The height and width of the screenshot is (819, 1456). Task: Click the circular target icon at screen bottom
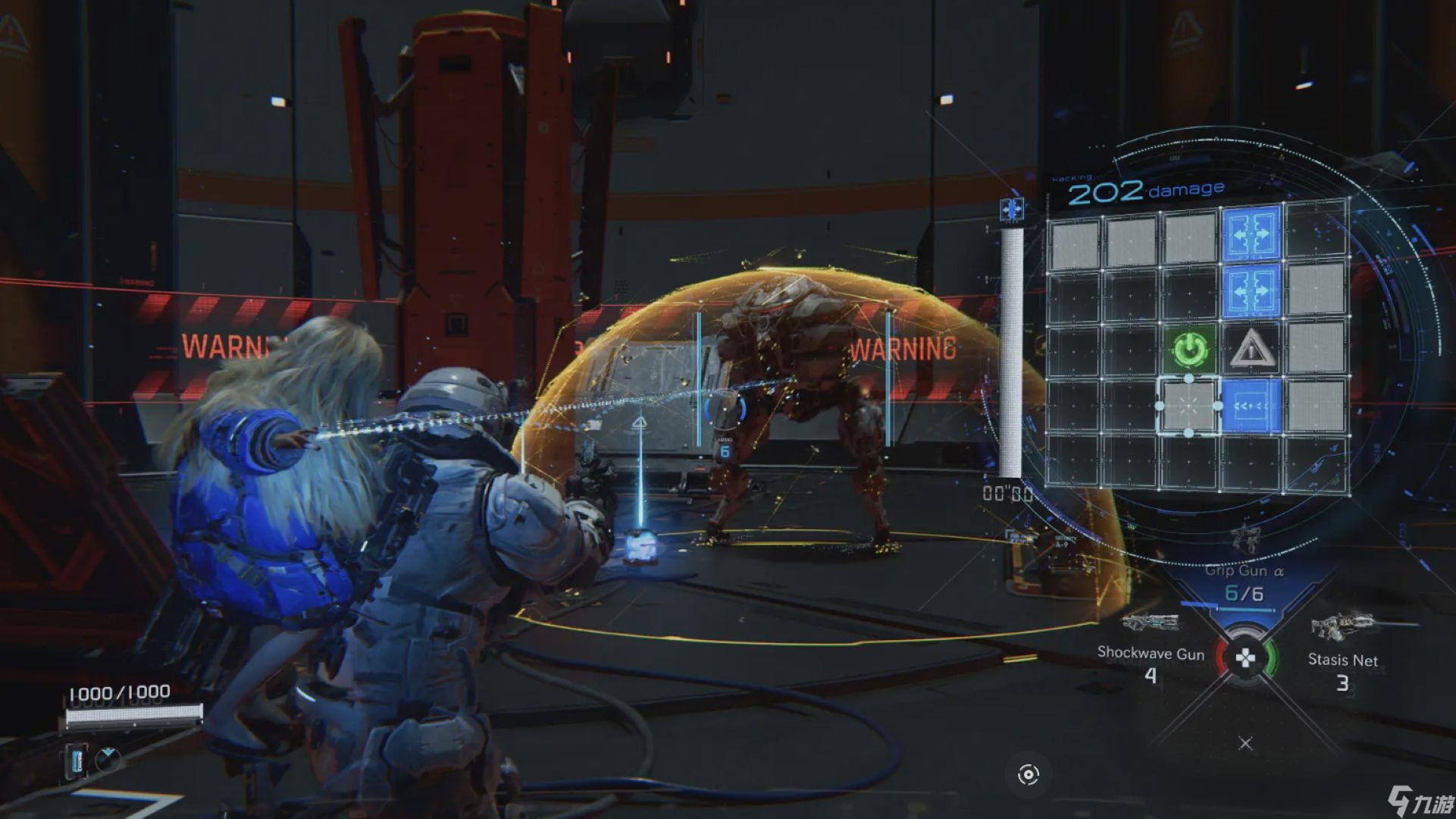(1028, 774)
